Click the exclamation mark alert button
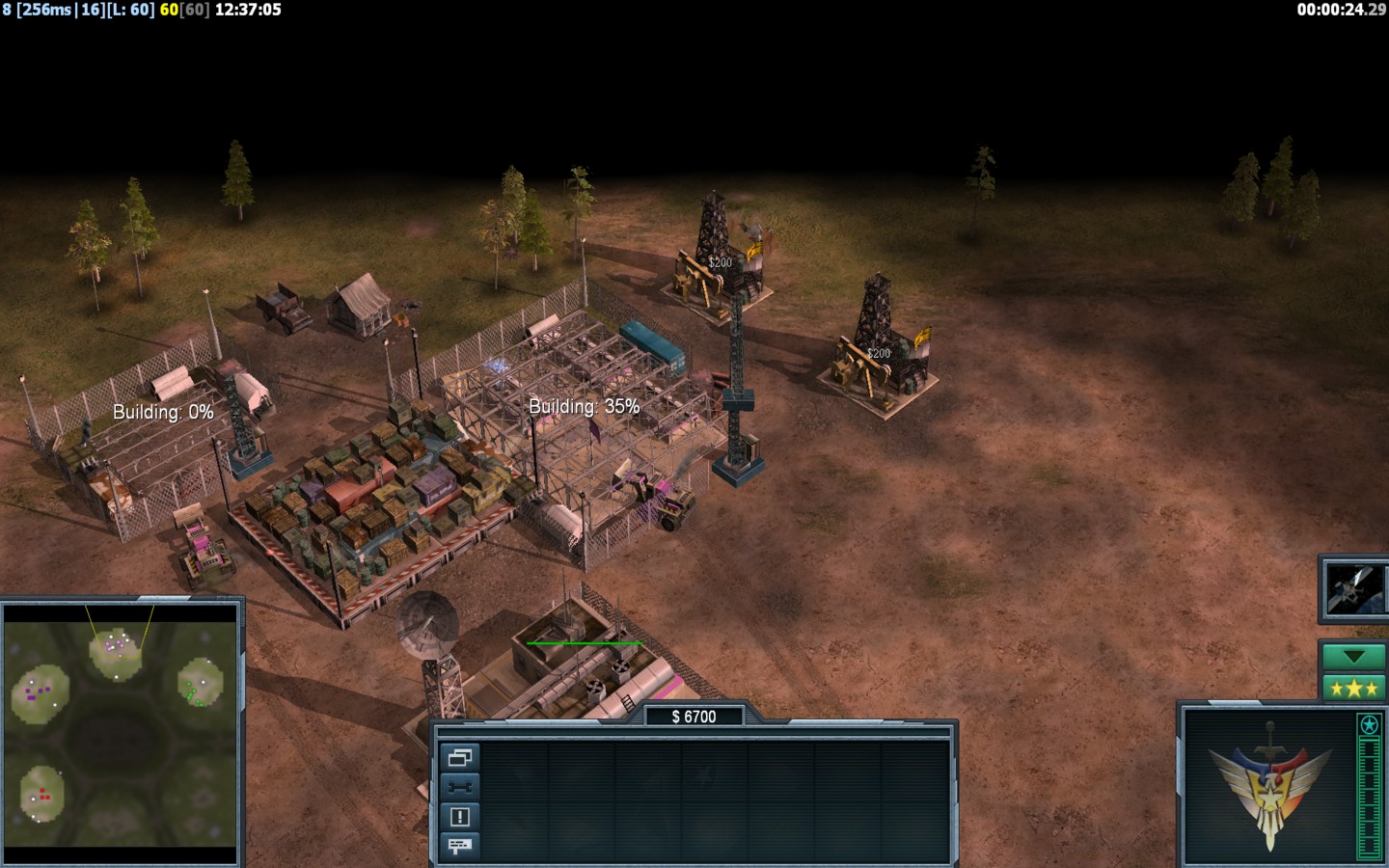Image resolution: width=1389 pixels, height=868 pixels. pos(459,817)
